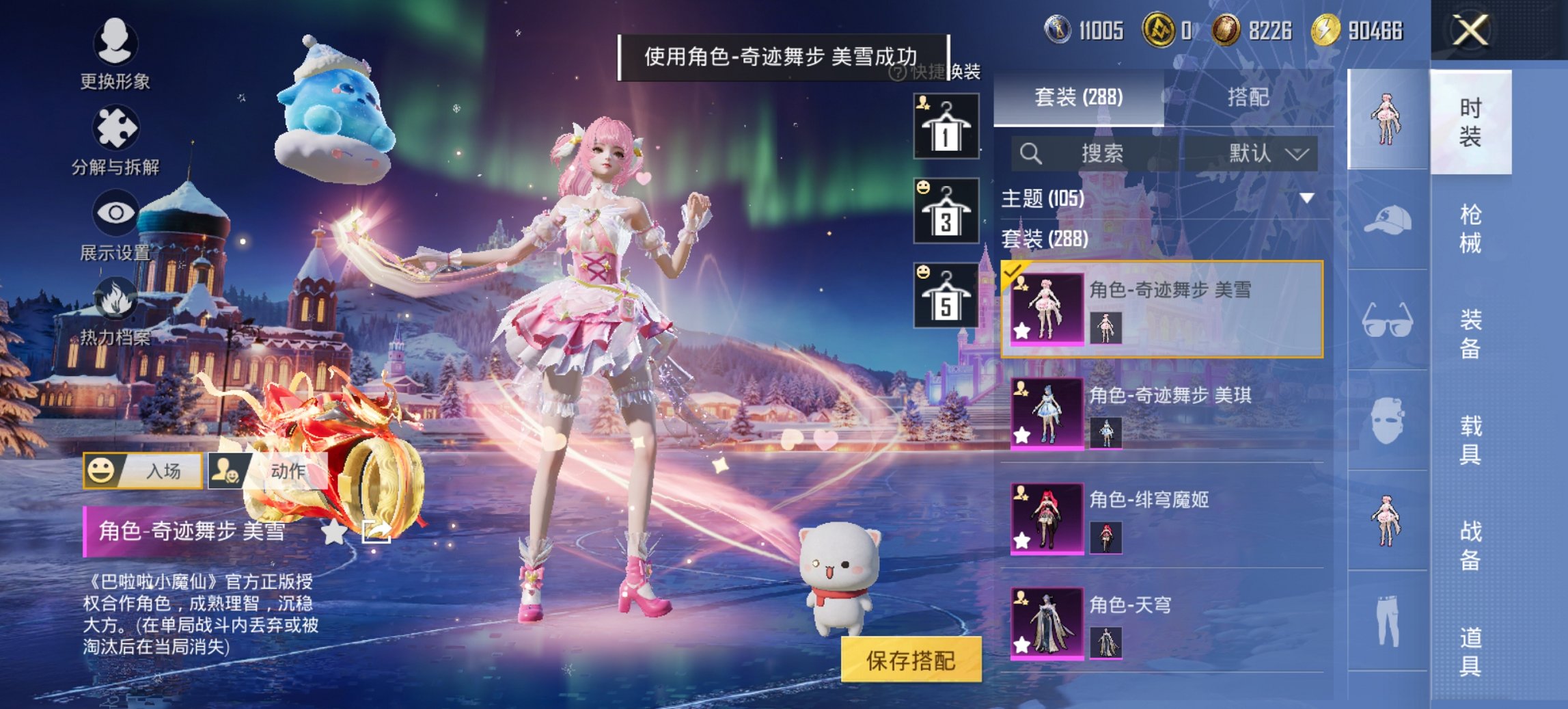Open the 更换形象 avatar panel
The width and height of the screenshot is (1568, 709).
(116, 51)
